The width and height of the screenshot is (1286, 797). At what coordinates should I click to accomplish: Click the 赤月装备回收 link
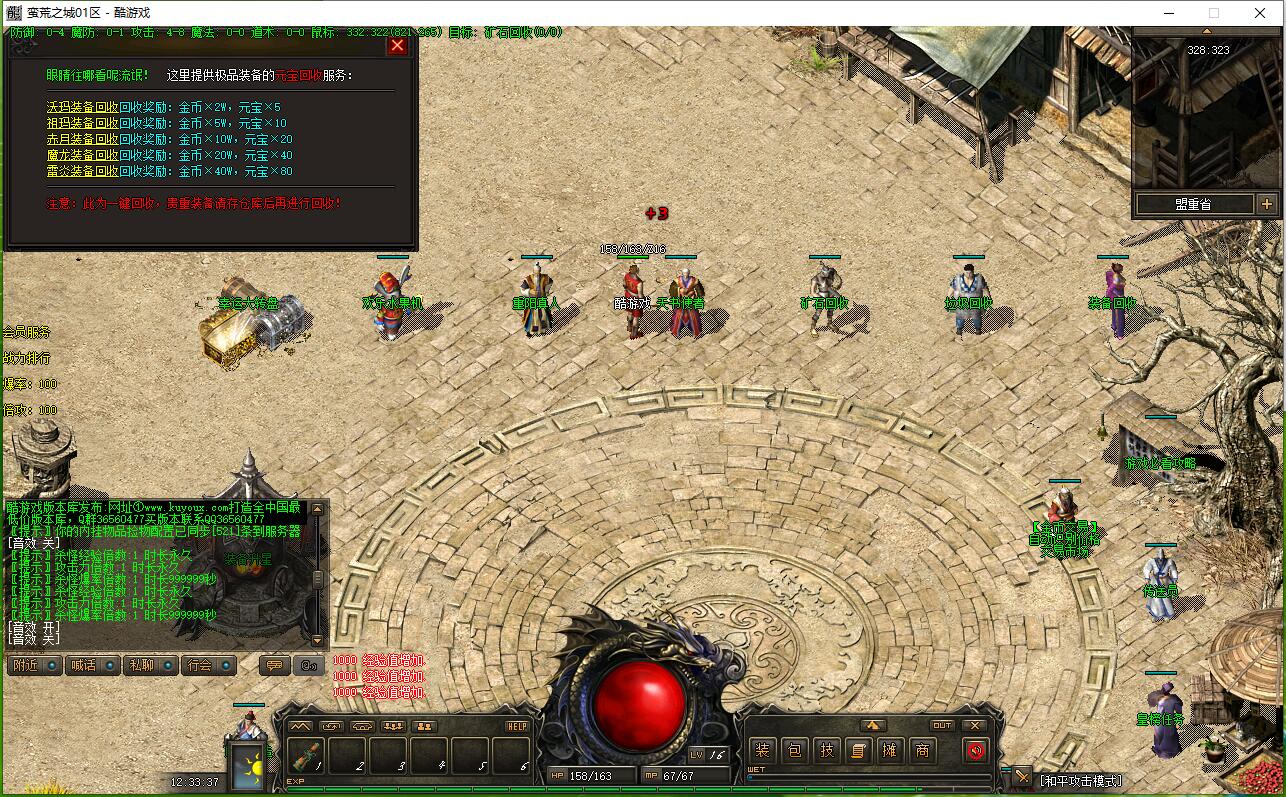click(x=82, y=139)
